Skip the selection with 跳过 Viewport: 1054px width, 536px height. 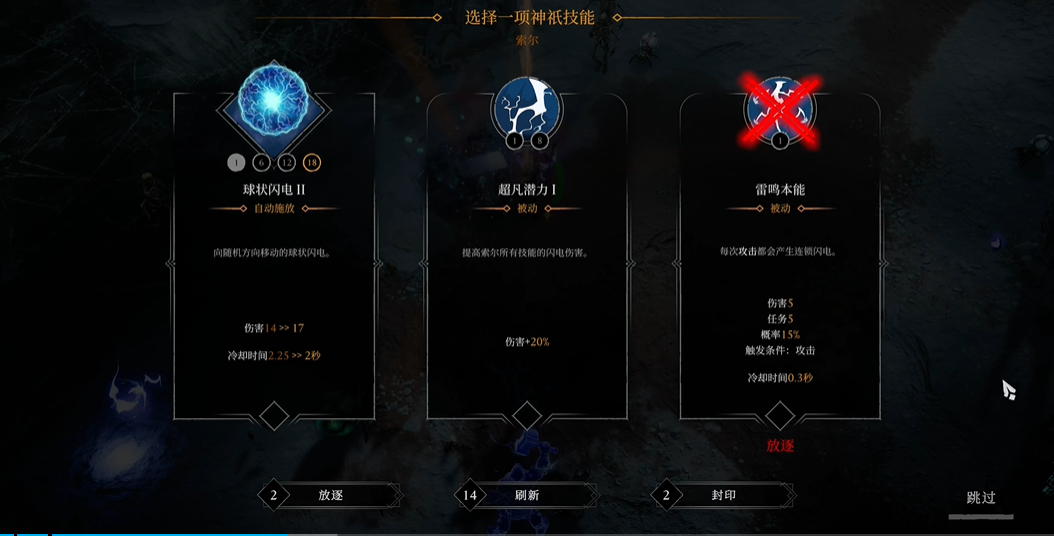click(x=980, y=498)
